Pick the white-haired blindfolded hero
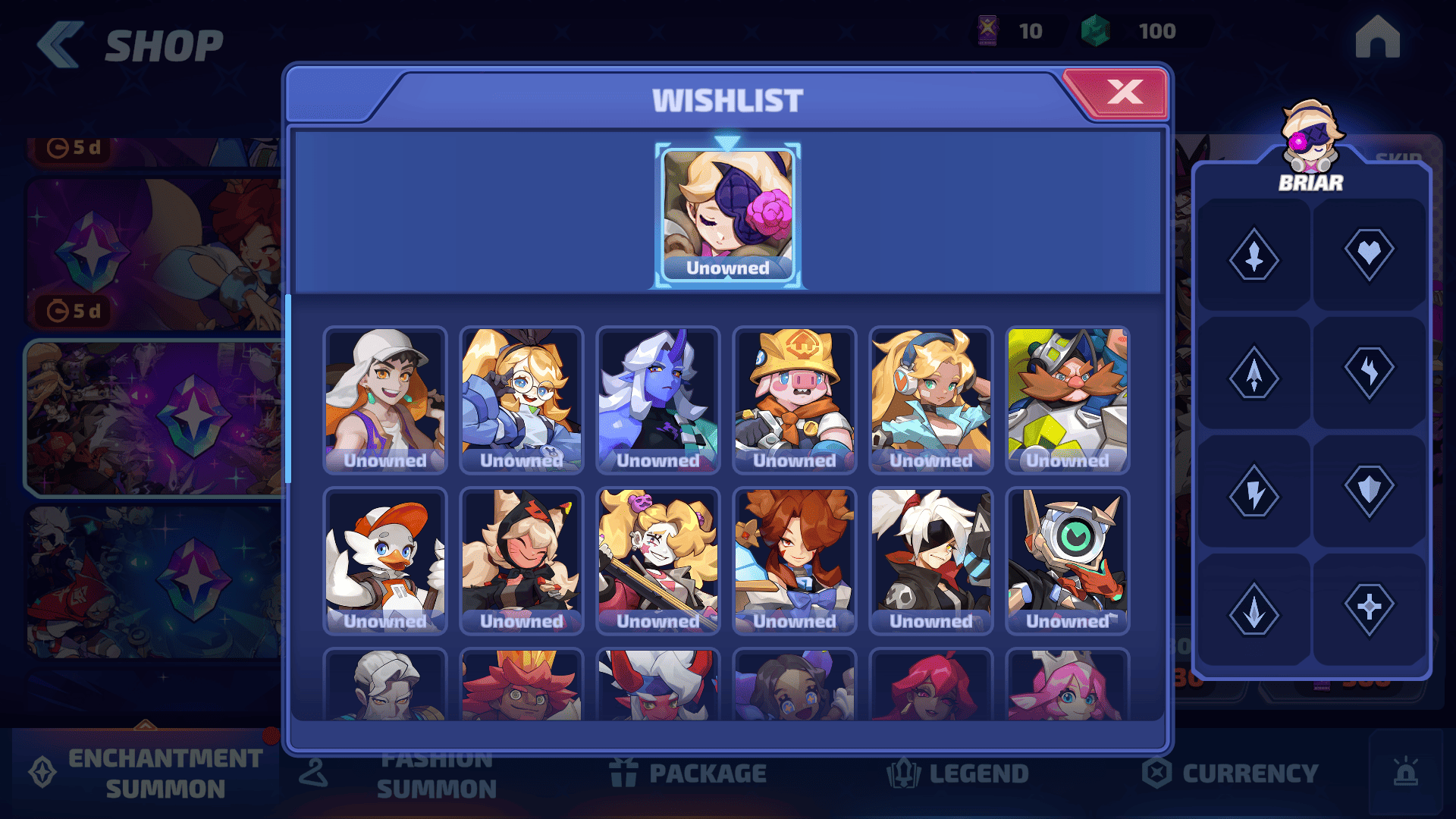This screenshot has height=819, width=1456. (931, 560)
